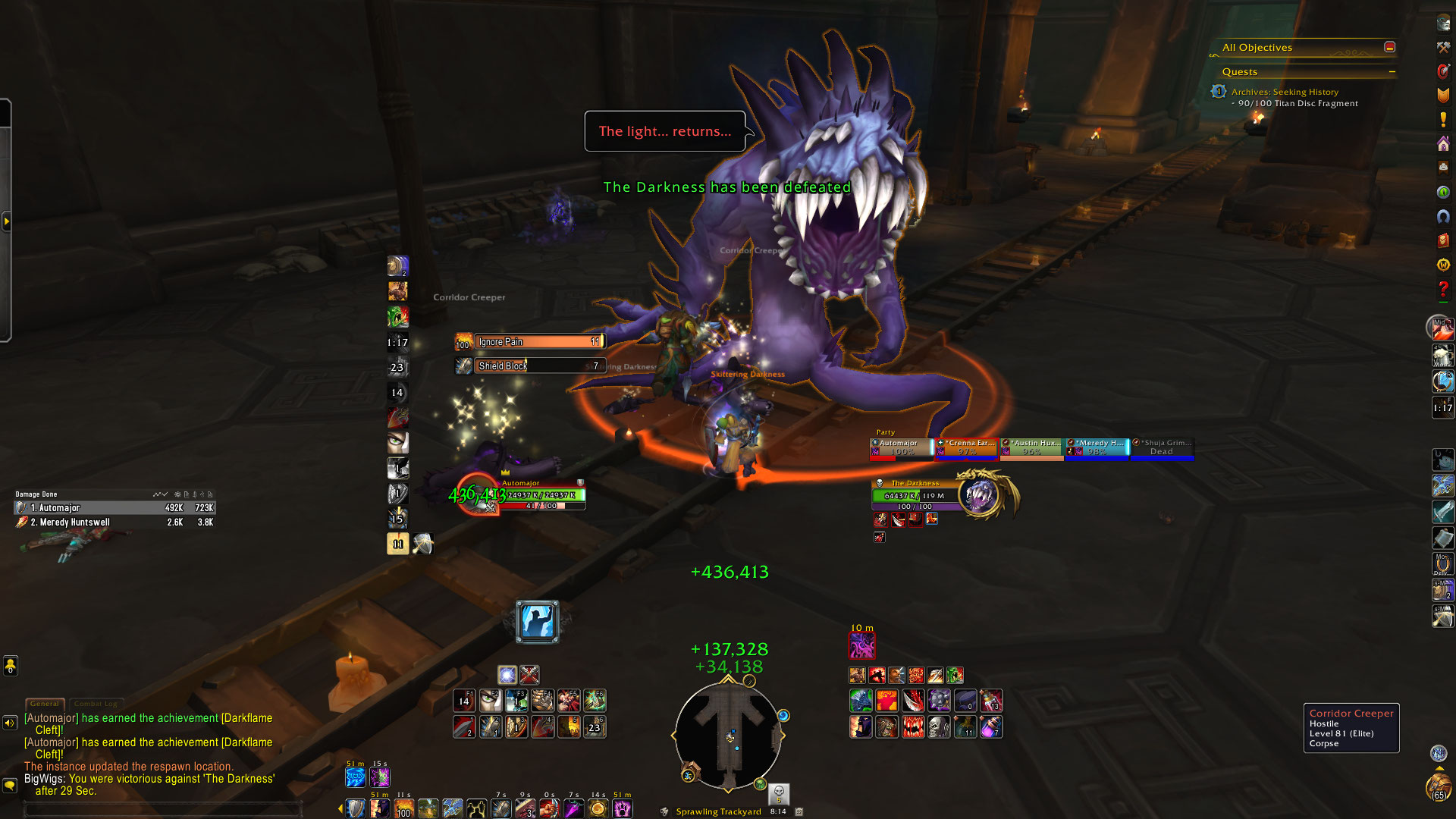Use the skull icon ability on action bar

tap(939, 727)
